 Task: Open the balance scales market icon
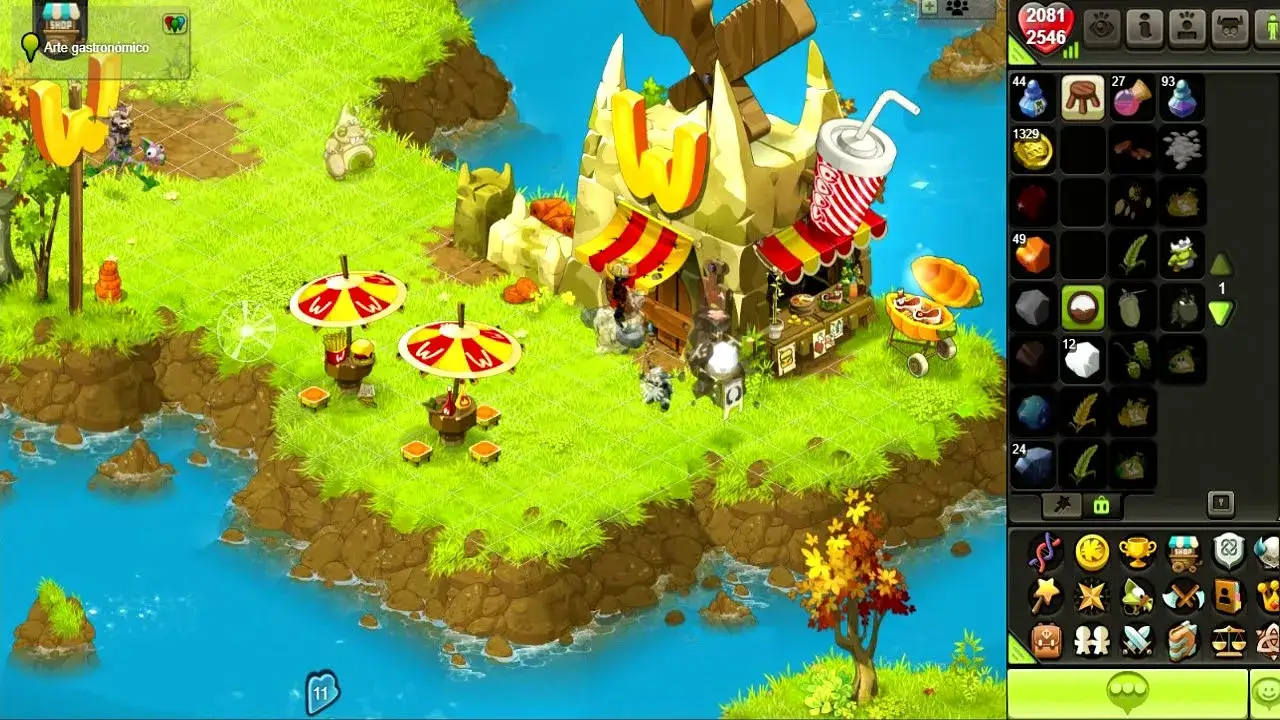1229,639
